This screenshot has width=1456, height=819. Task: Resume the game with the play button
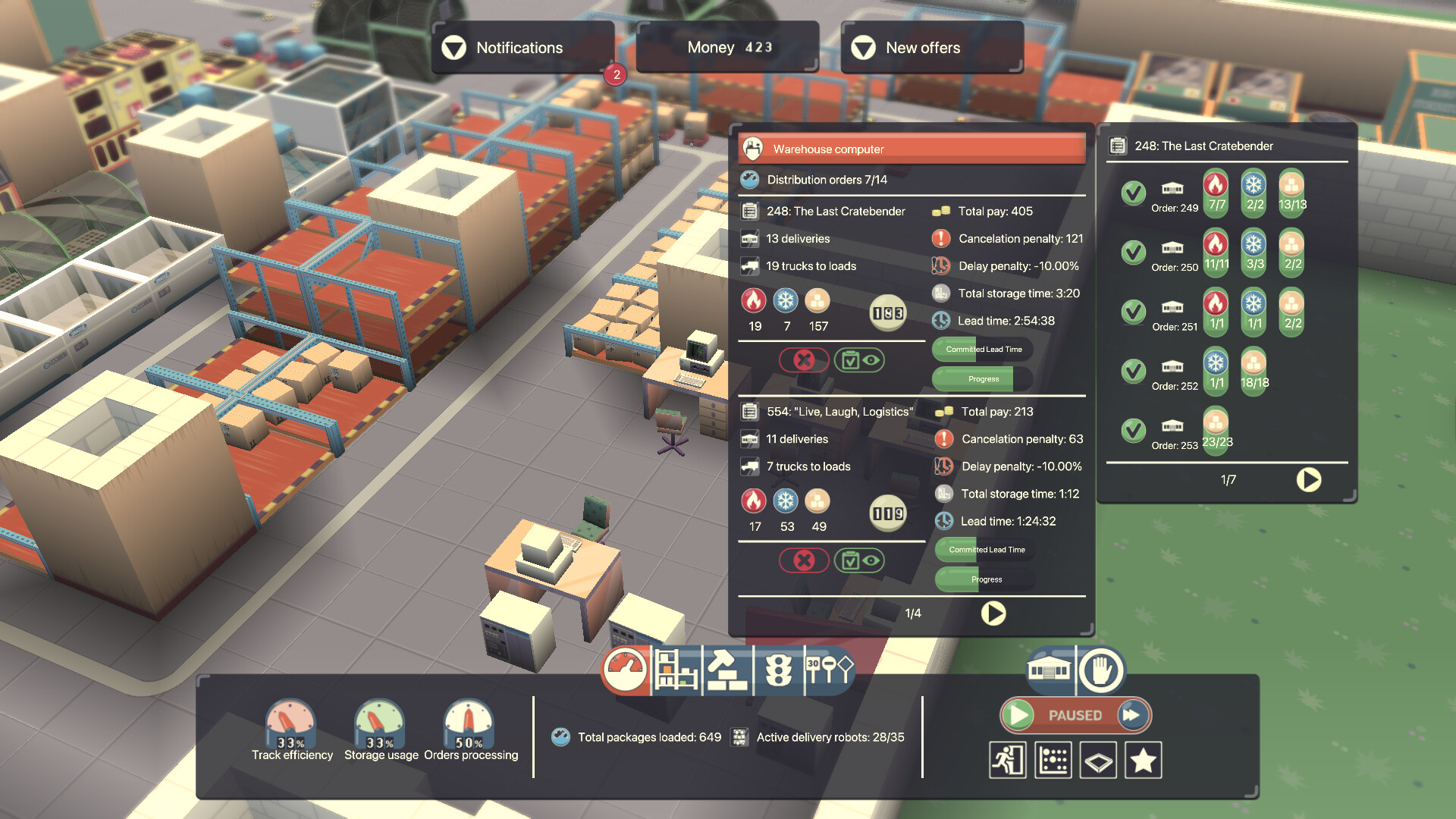pyautogui.click(x=1017, y=714)
